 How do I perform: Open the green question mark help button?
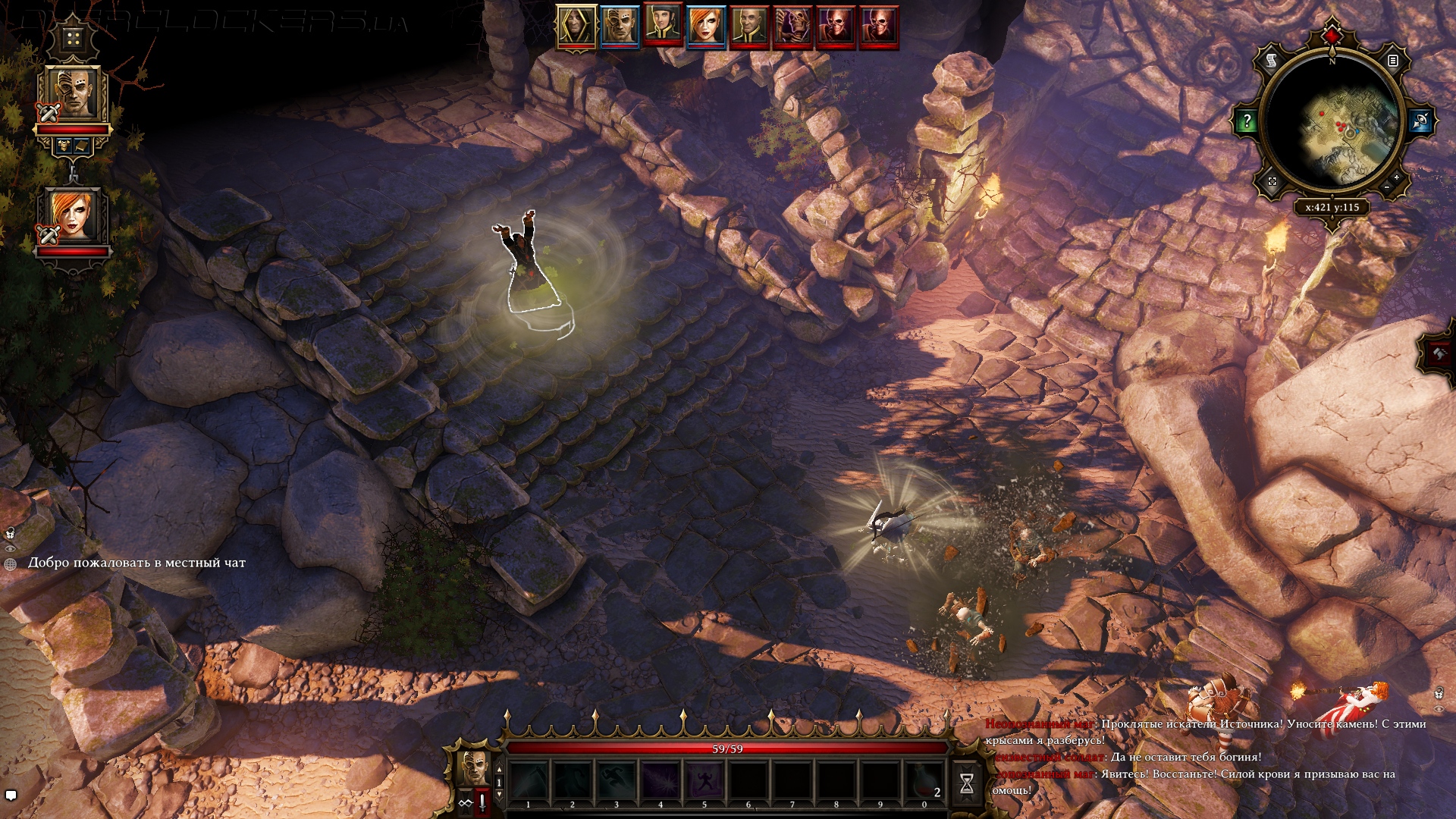click(1247, 121)
